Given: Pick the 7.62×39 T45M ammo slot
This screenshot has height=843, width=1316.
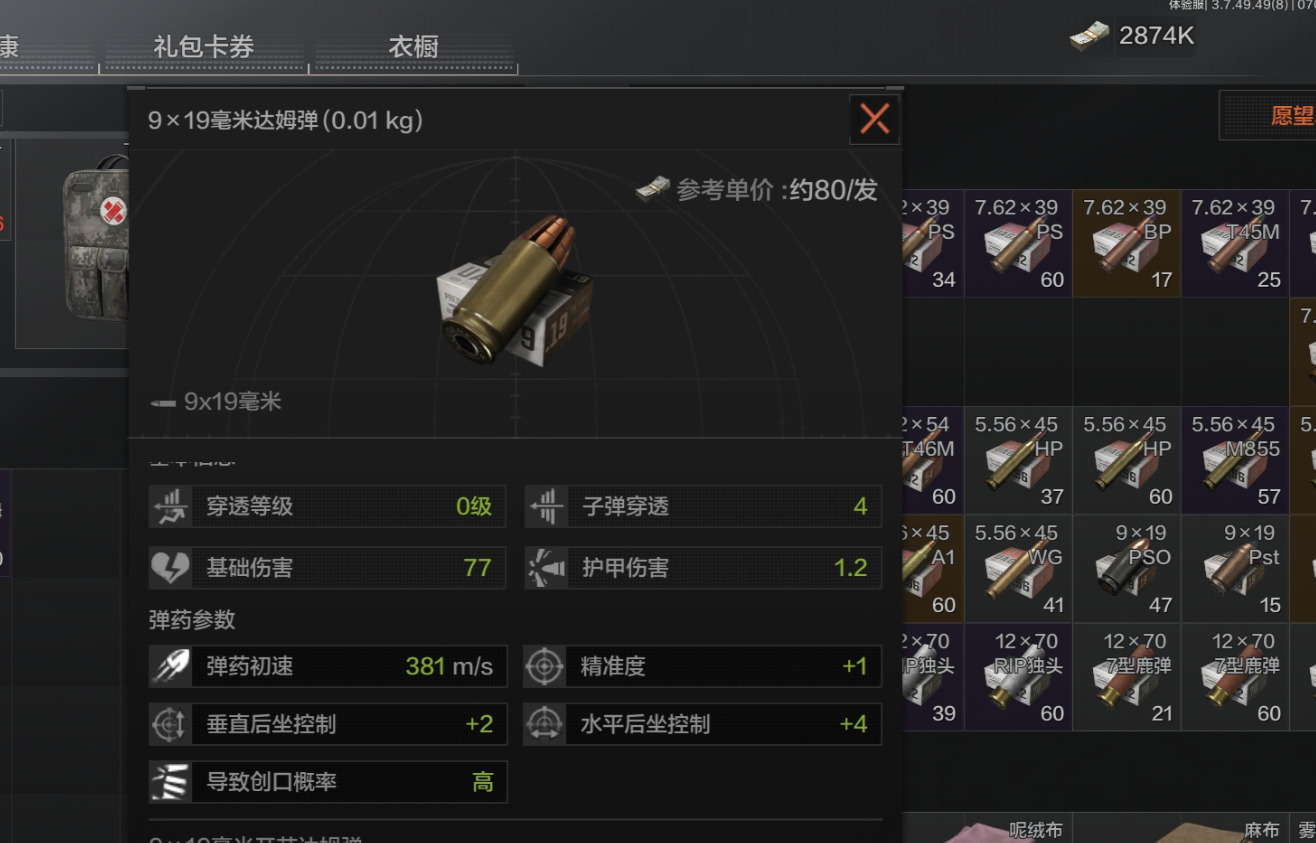Looking at the screenshot, I should click(1234, 243).
